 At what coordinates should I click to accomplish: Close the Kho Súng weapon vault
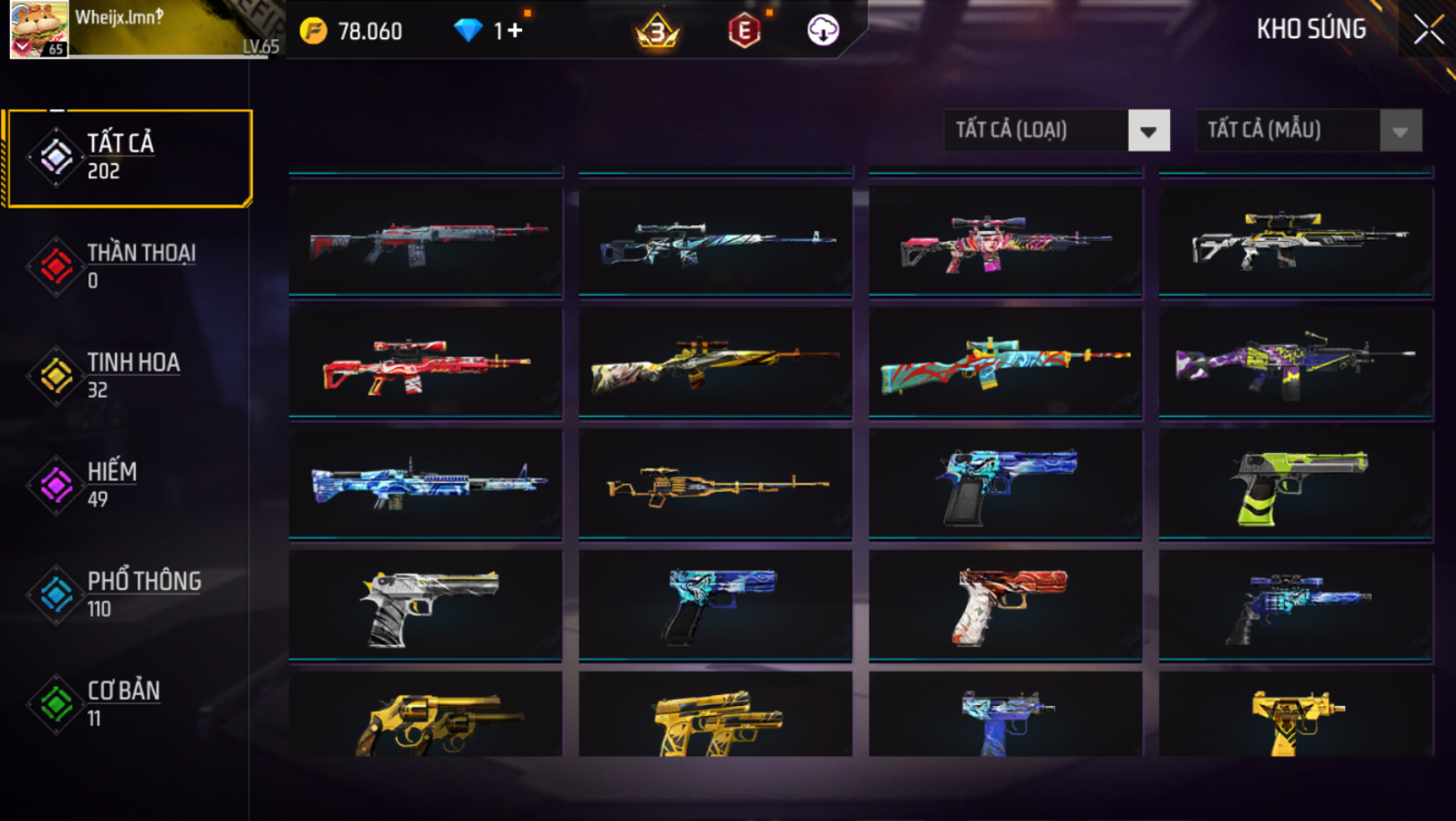1428,31
